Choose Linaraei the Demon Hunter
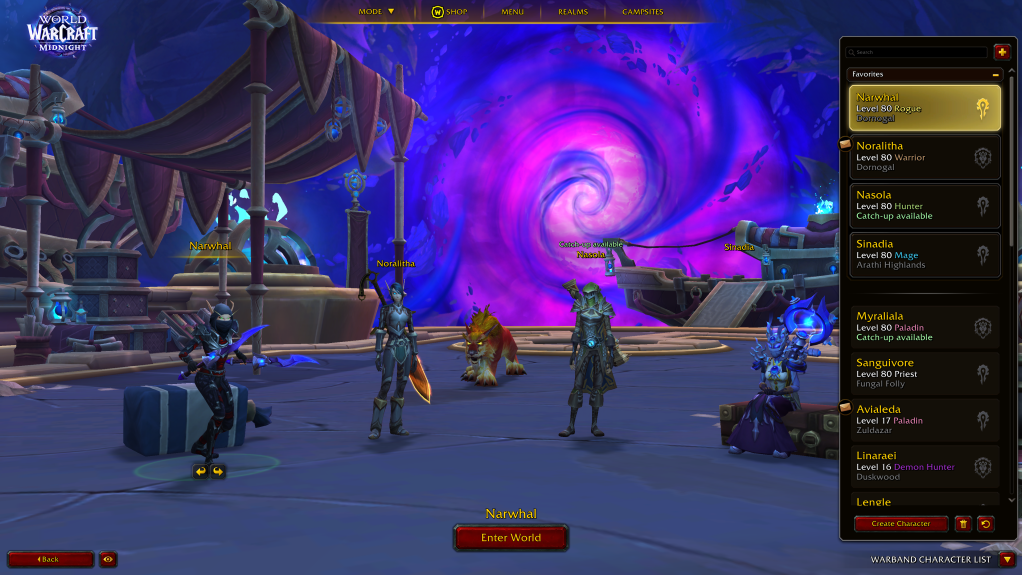1022x575 pixels. click(924, 467)
